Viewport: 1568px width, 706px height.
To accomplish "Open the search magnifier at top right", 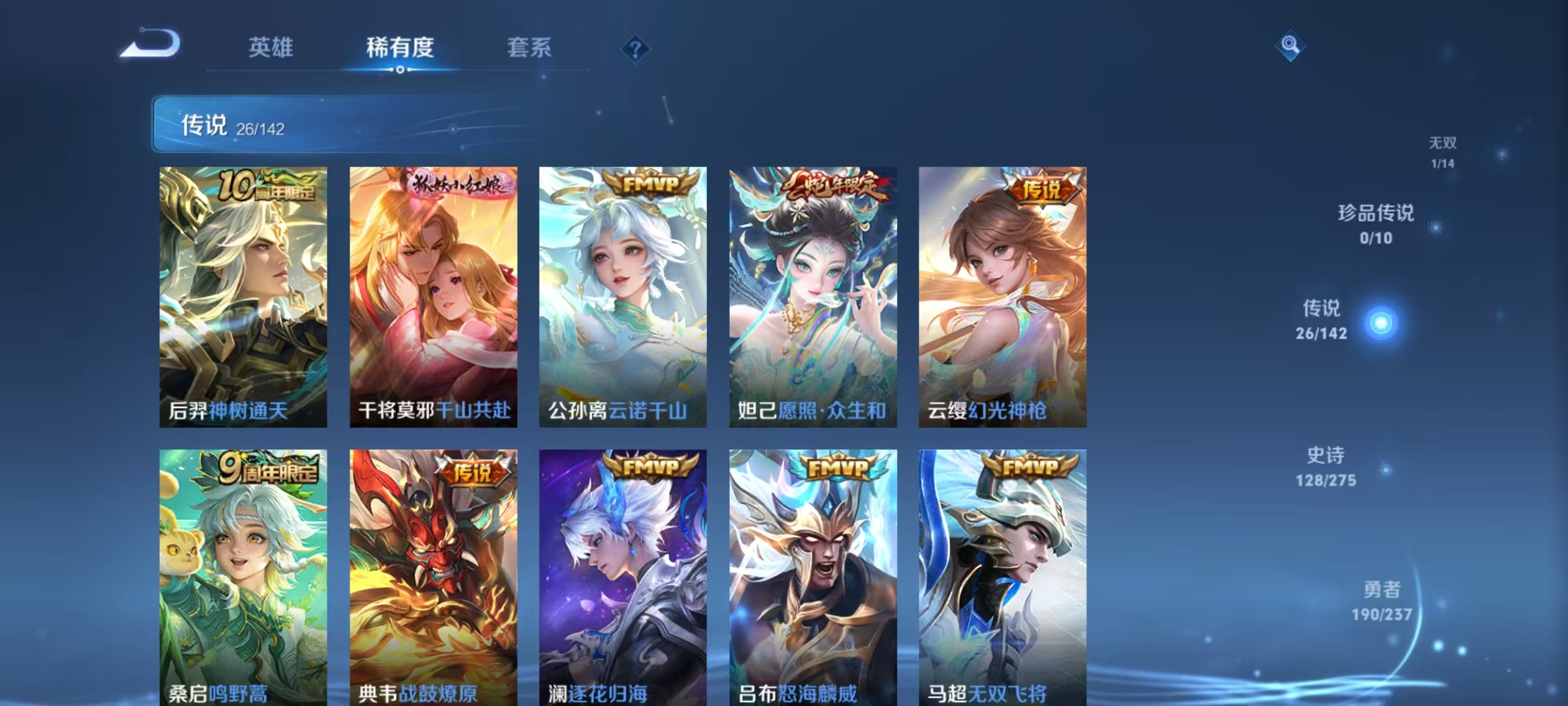I will 1289,46.
